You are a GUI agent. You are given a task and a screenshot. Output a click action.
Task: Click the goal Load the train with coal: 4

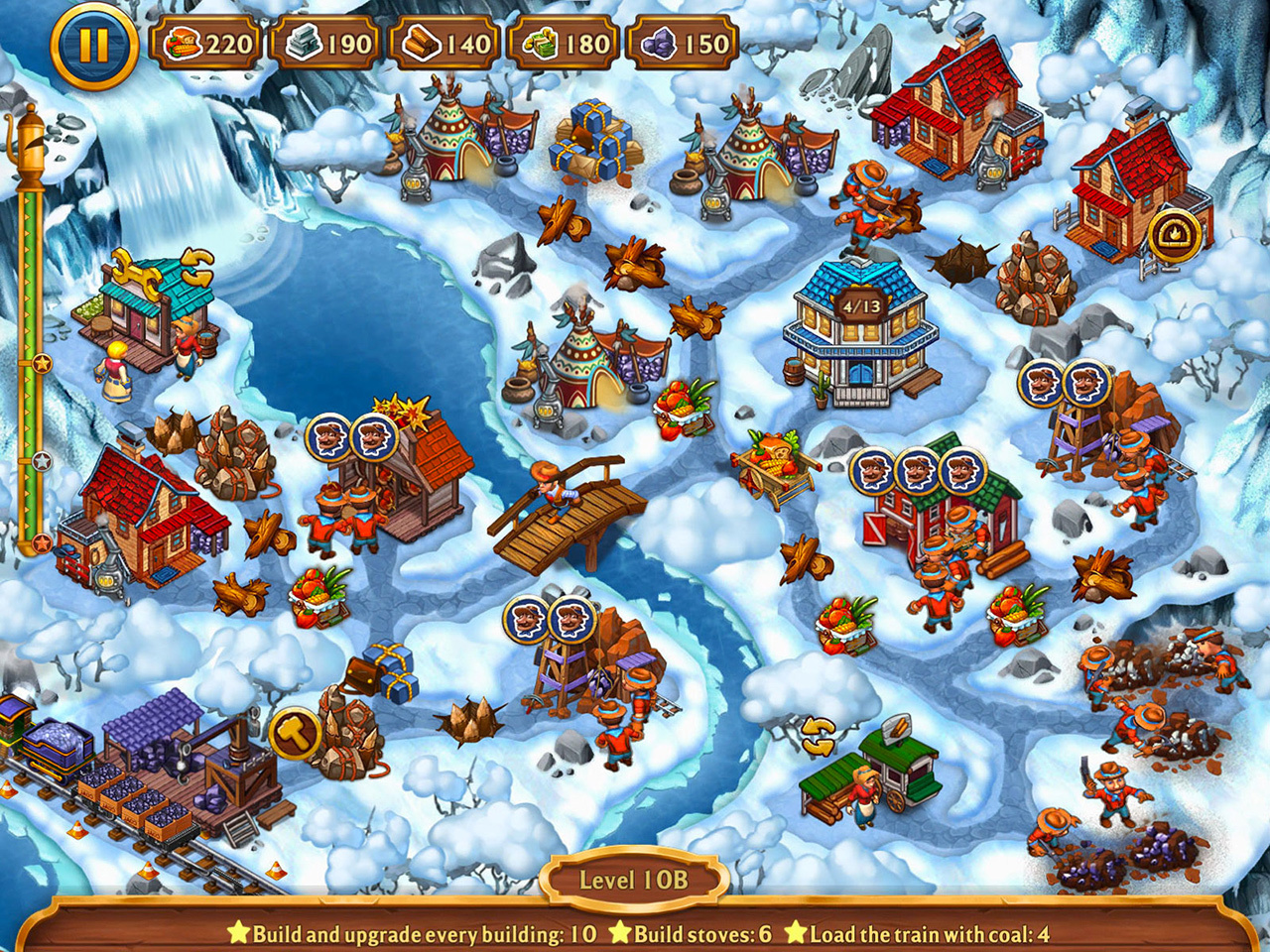[933, 933]
